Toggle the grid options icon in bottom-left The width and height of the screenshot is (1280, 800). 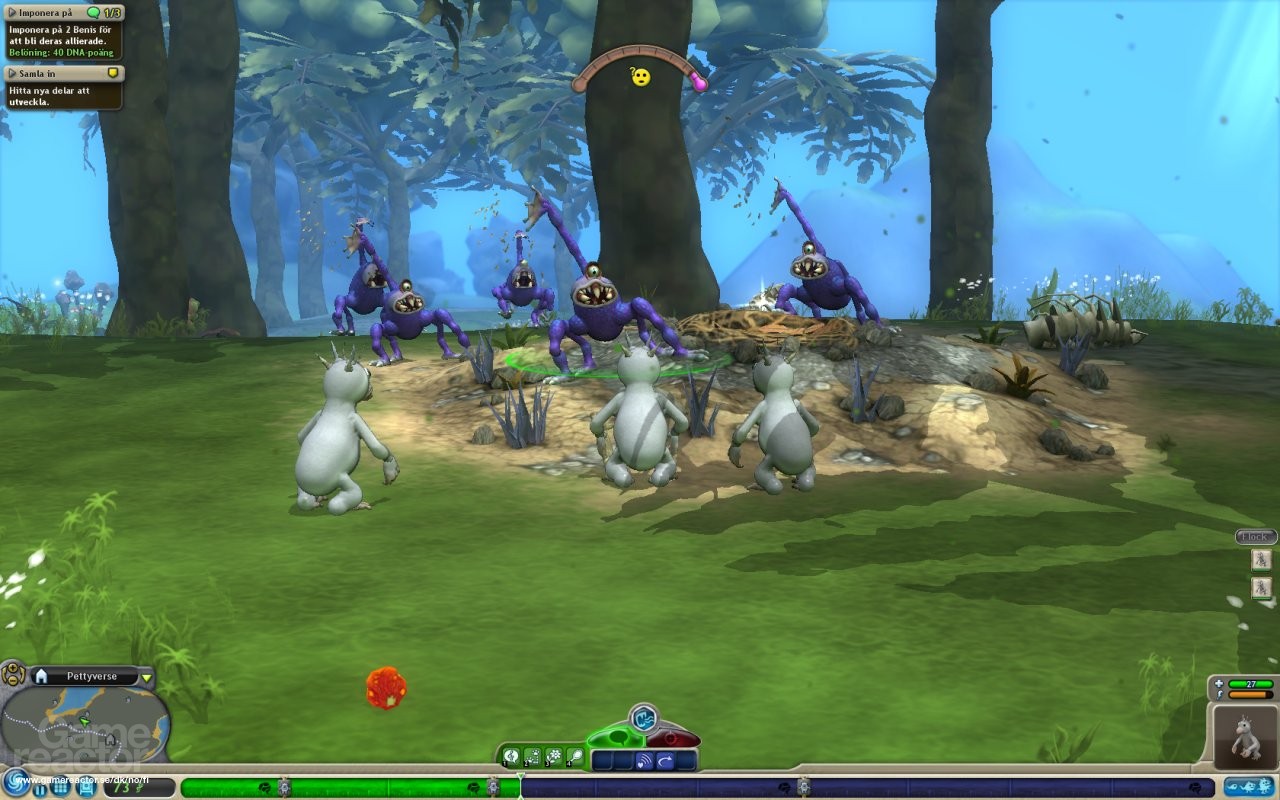(x=61, y=788)
